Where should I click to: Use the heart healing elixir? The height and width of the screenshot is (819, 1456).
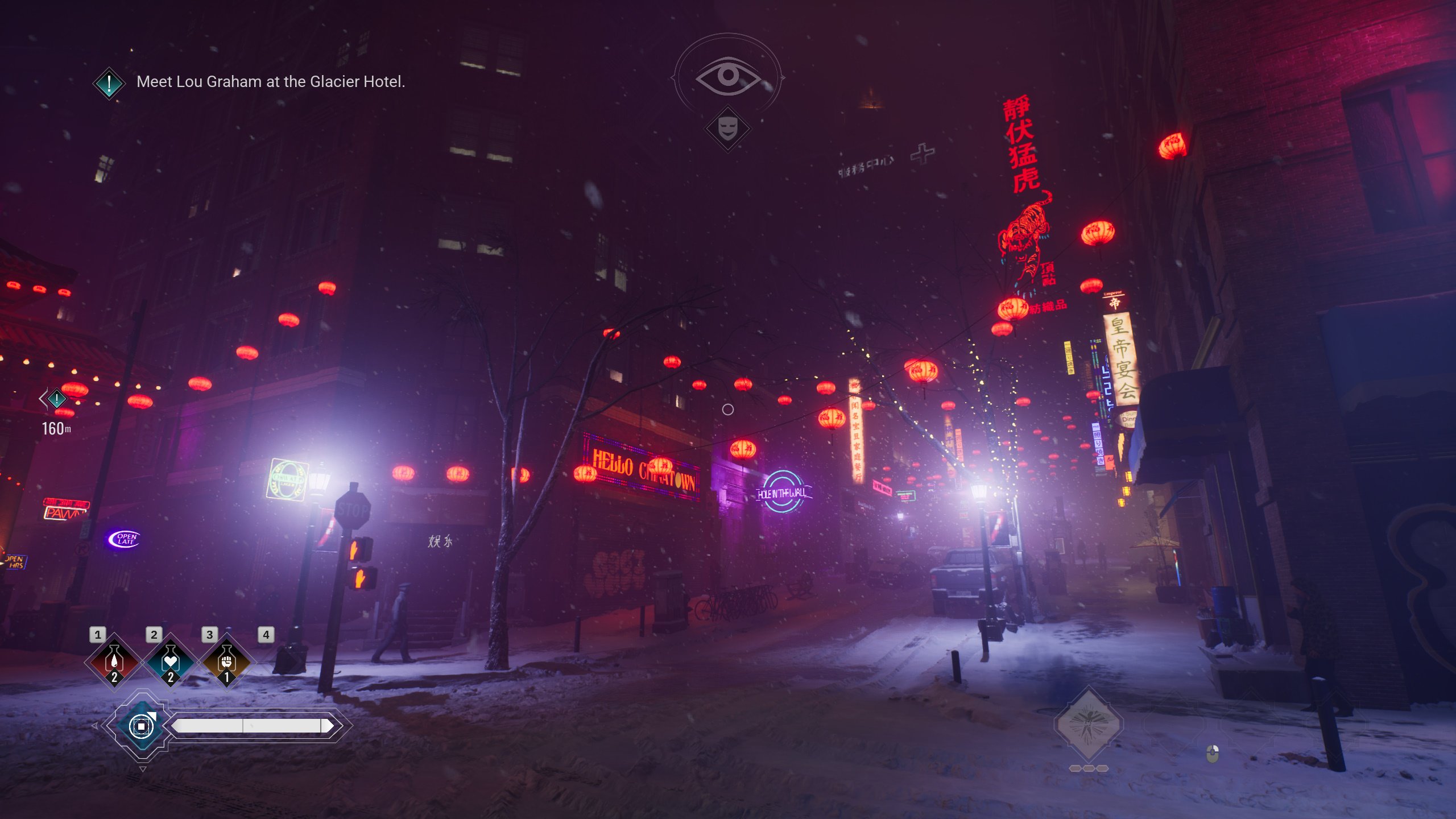pos(170,661)
